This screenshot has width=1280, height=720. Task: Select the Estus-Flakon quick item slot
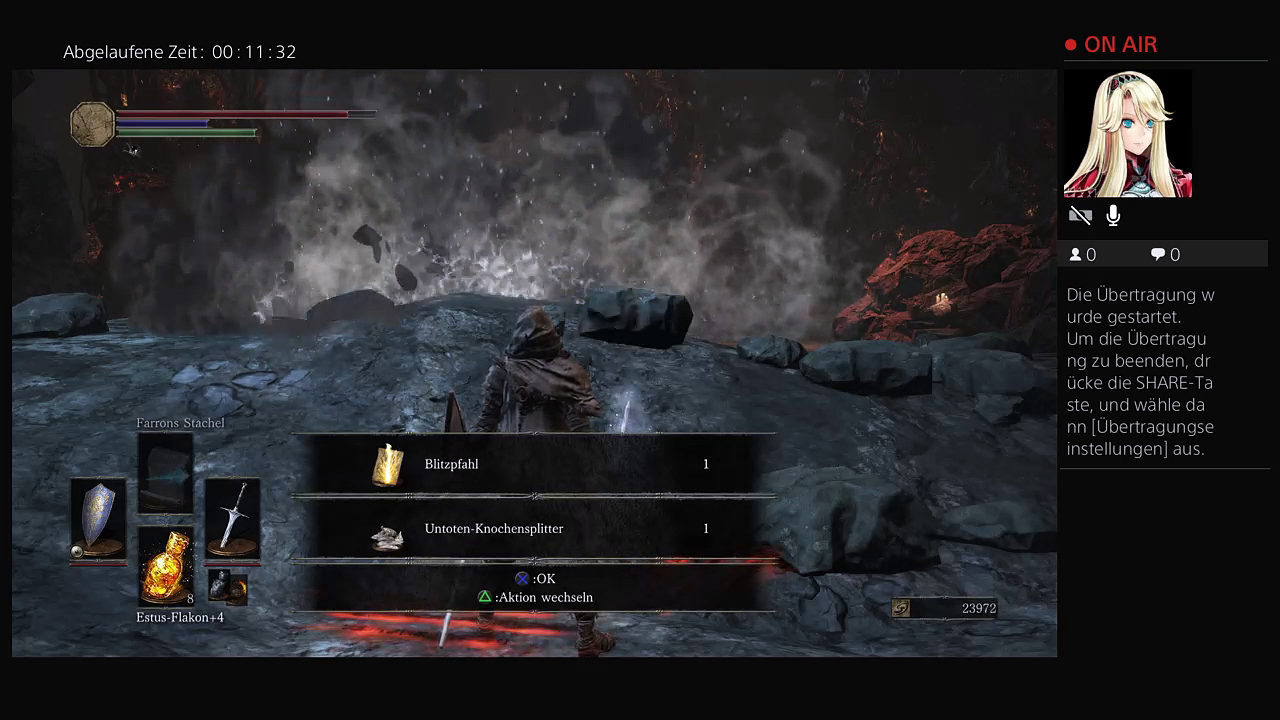click(166, 566)
